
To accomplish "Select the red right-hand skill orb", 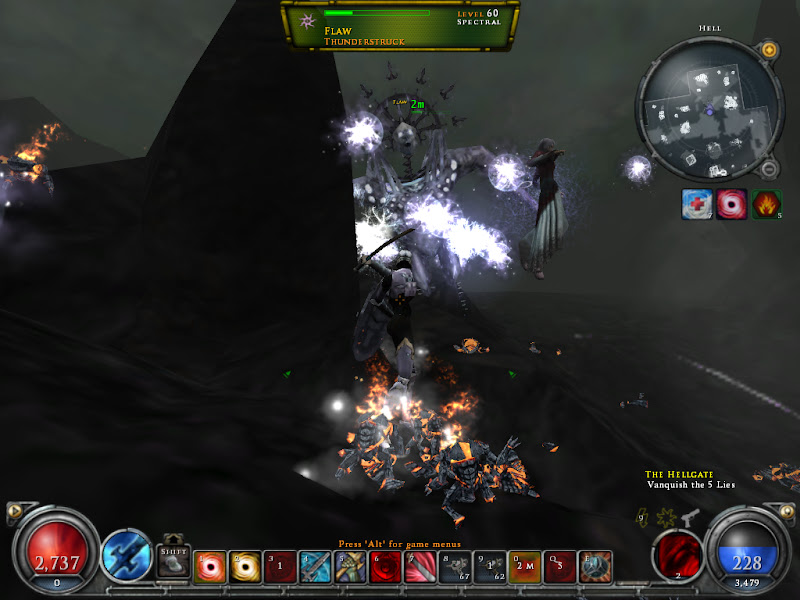I will (677, 554).
